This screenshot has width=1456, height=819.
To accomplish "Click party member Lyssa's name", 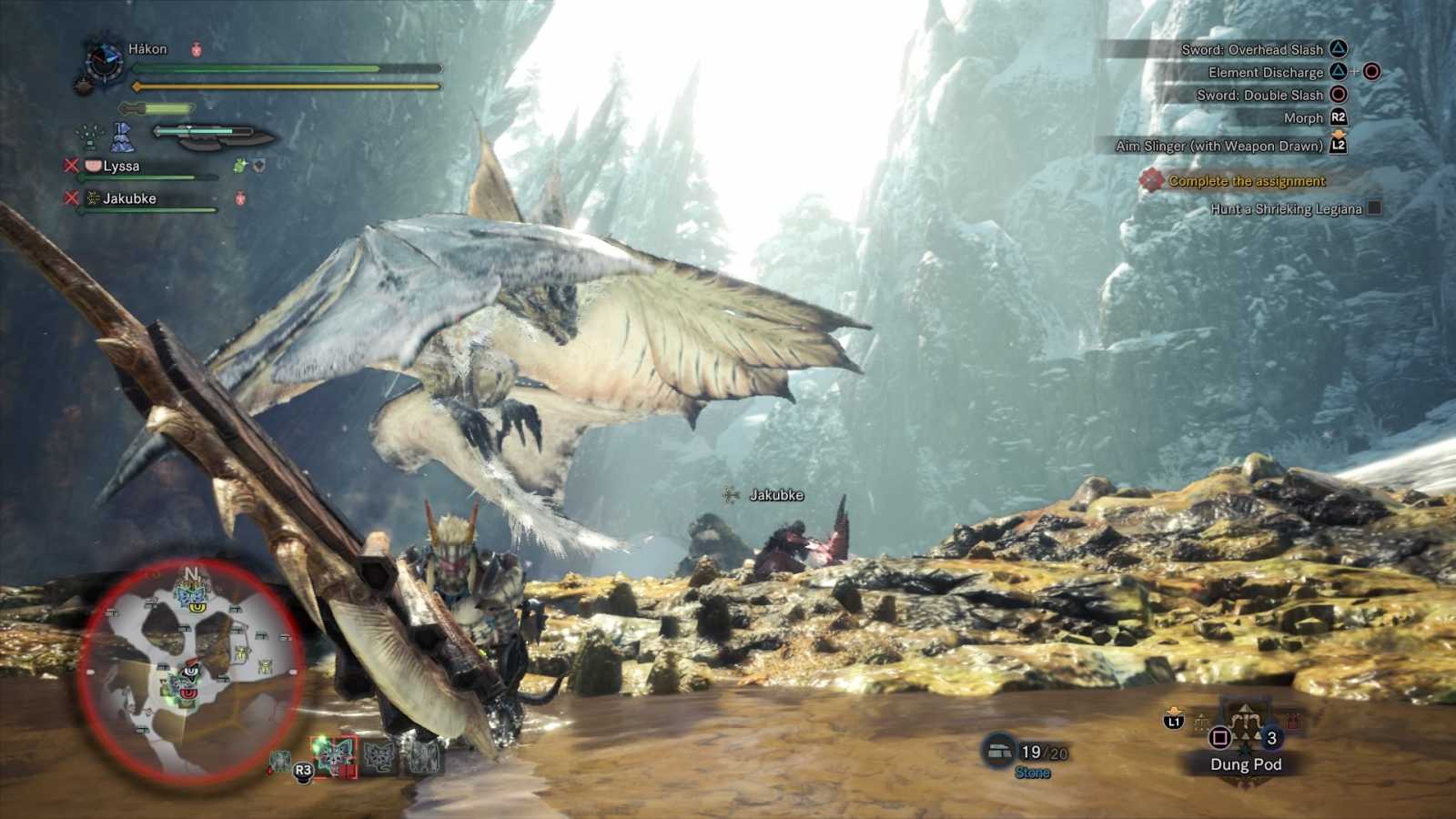I will click(121, 166).
